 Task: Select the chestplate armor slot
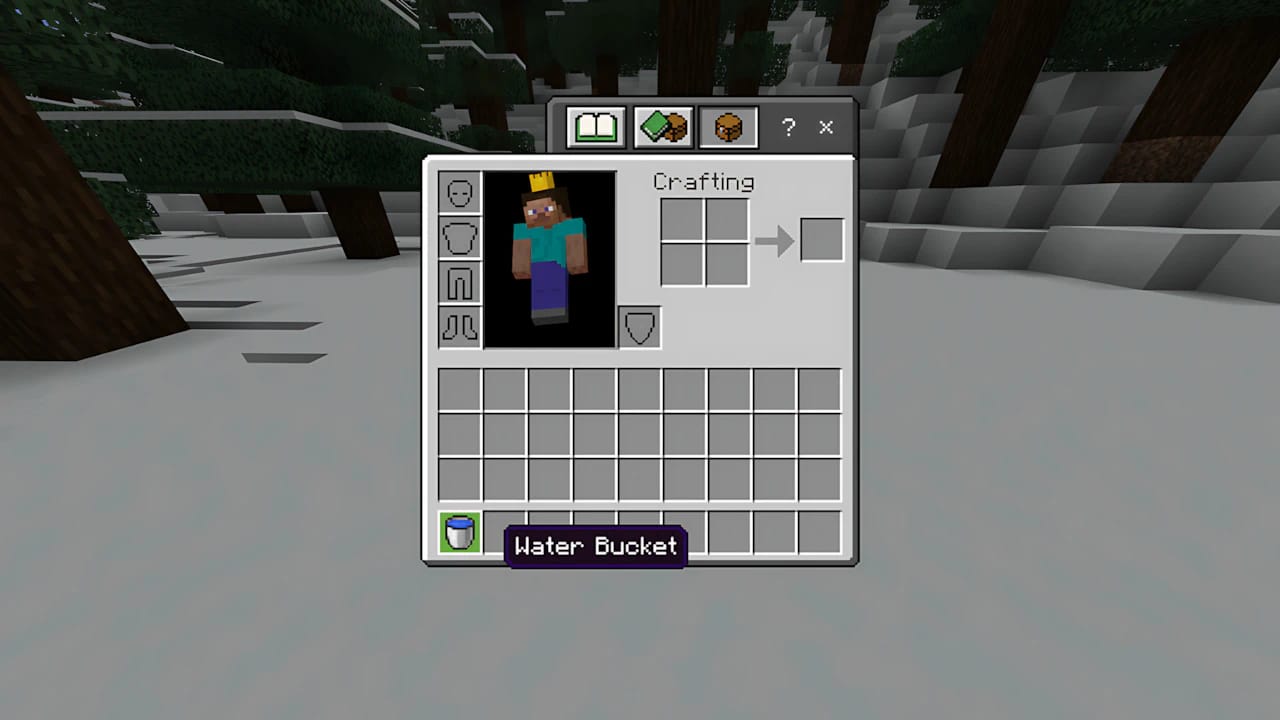coord(459,237)
